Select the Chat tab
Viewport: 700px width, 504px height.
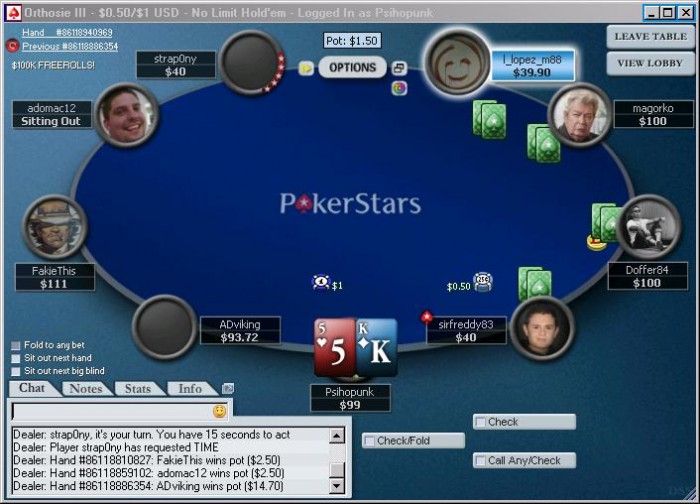coord(32,388)
